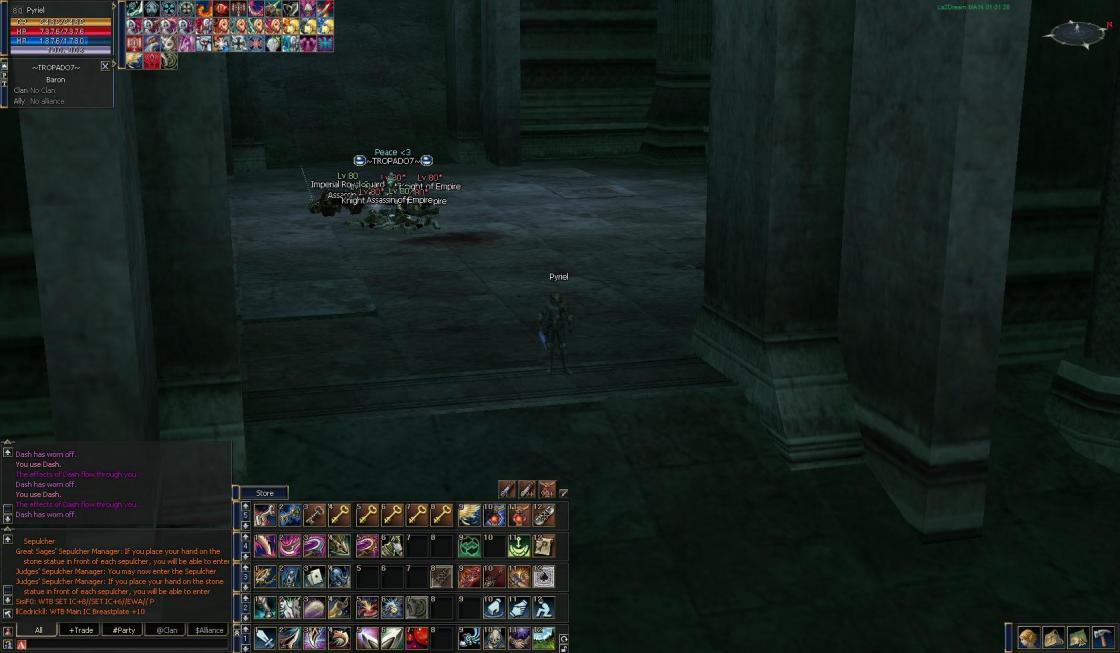
Task: Open the hammer icon menu button
Action: [x=1103, y=637]
